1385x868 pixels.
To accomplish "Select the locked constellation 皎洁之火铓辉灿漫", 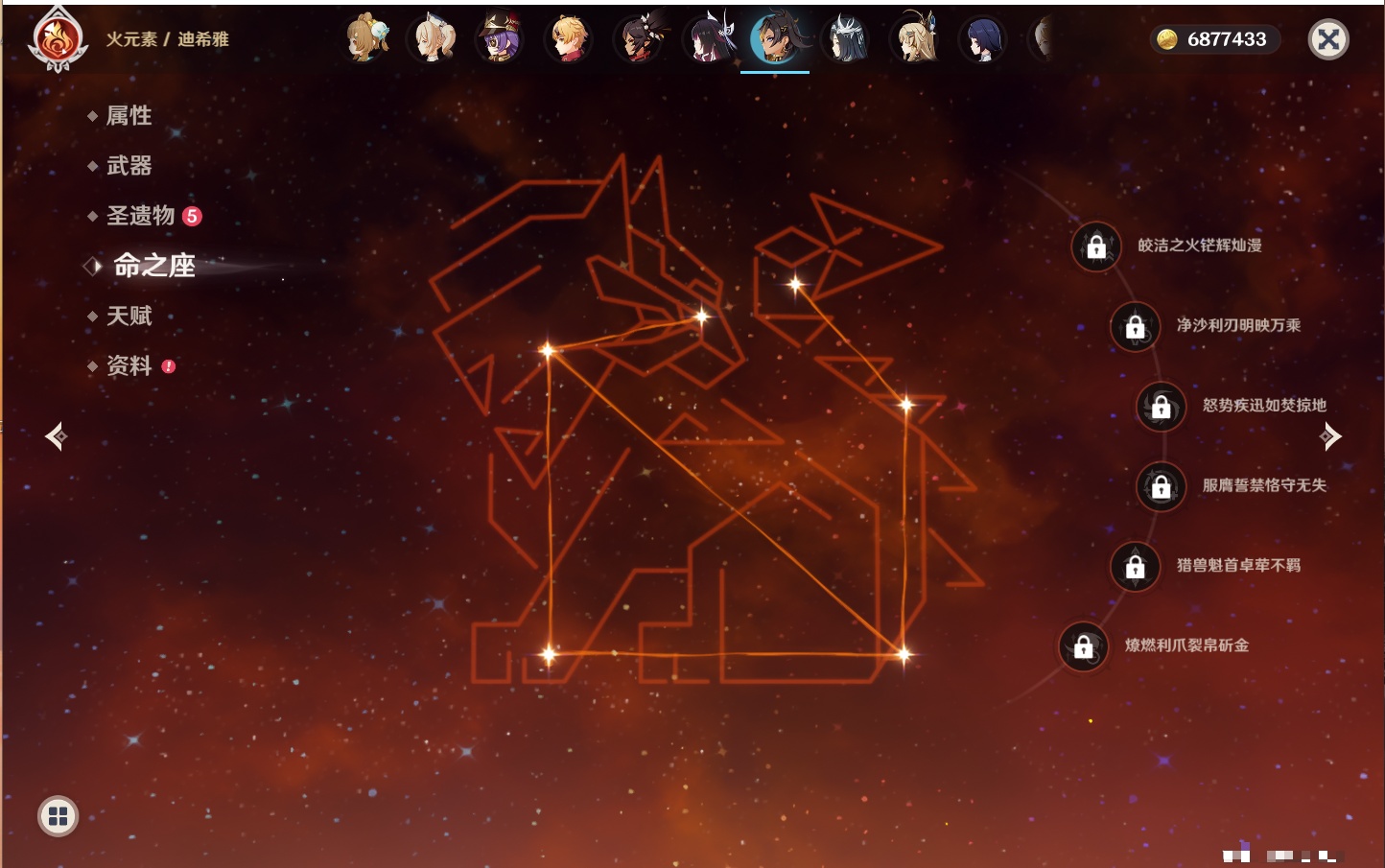I will point(1096,246).
